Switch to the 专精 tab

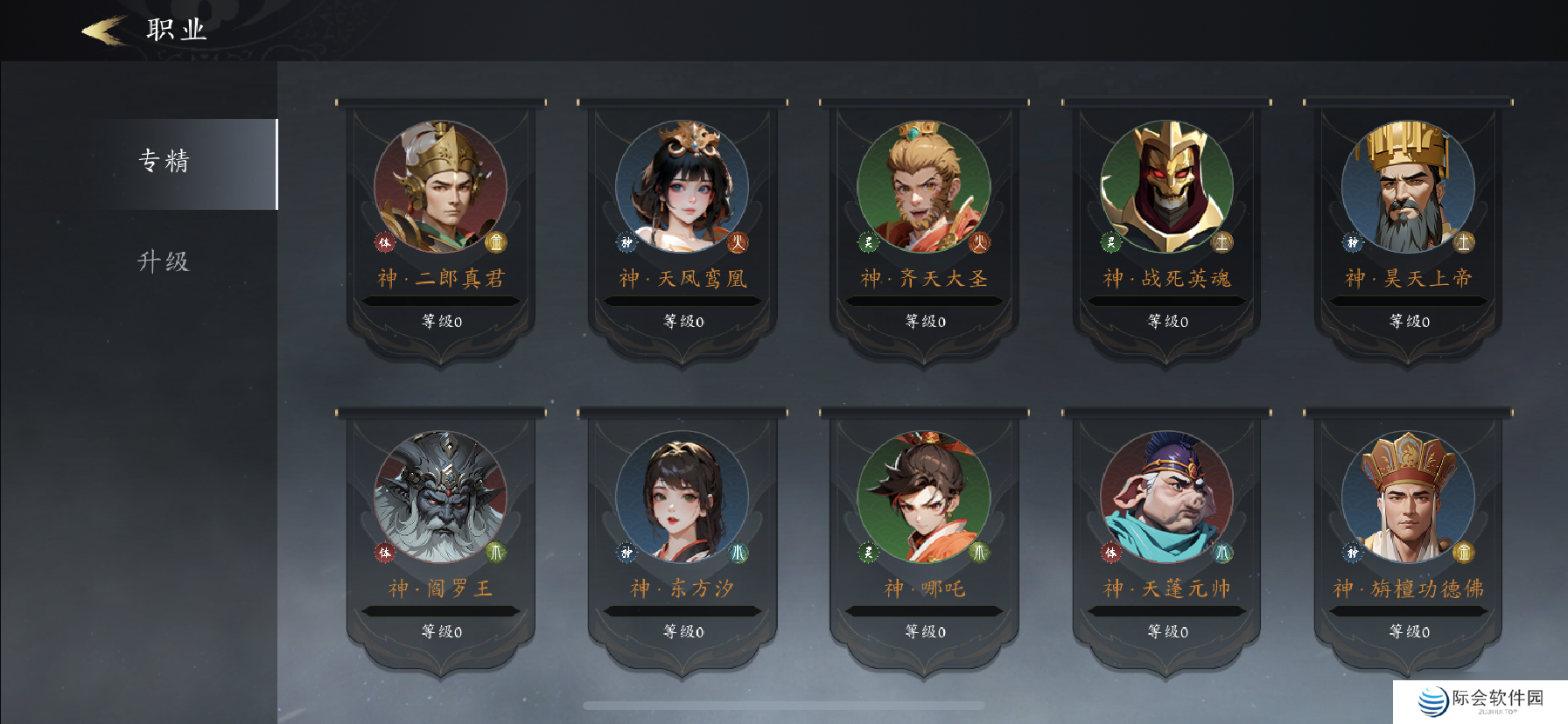(x=166, y=162)
